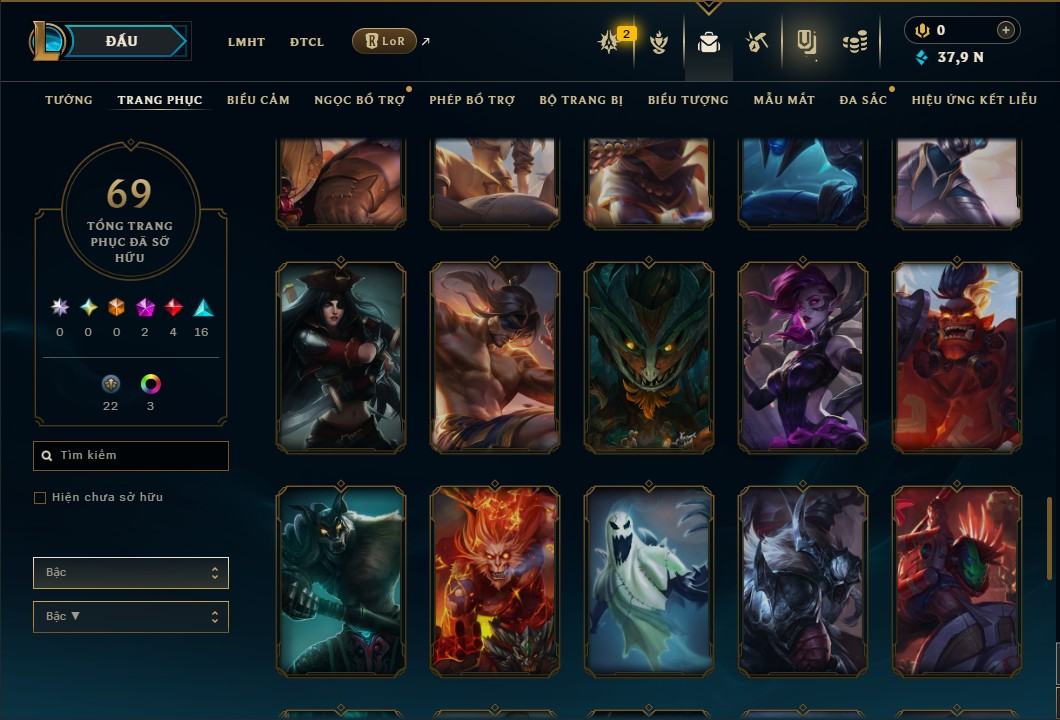Select the NGỌC BỔ TRỢ runes tab
The image size is (1060, 720).
coord(359,100)
